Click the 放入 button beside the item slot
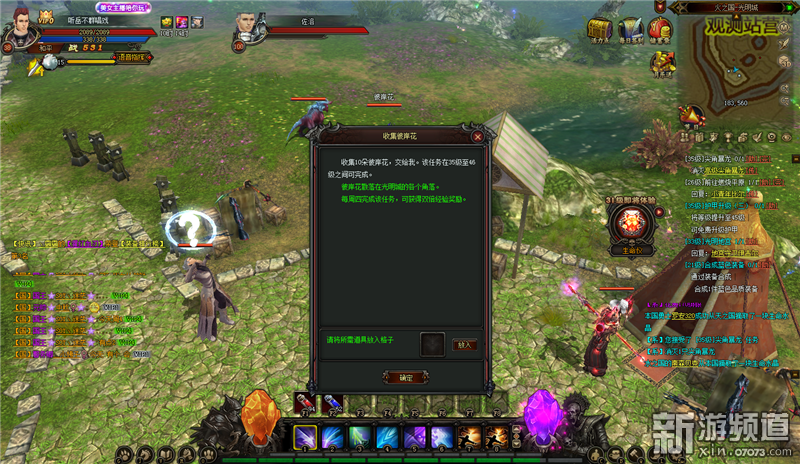800x464 pixels. pos(463,345)
